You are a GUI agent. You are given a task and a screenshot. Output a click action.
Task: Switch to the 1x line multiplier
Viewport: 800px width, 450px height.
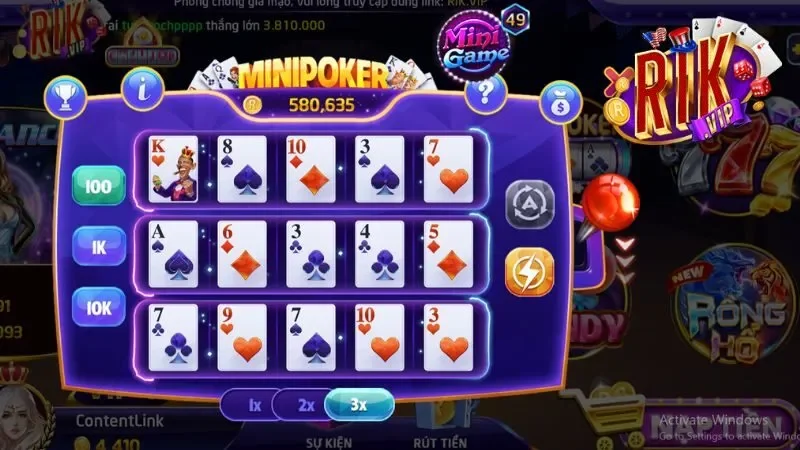[x=254, y=406]
